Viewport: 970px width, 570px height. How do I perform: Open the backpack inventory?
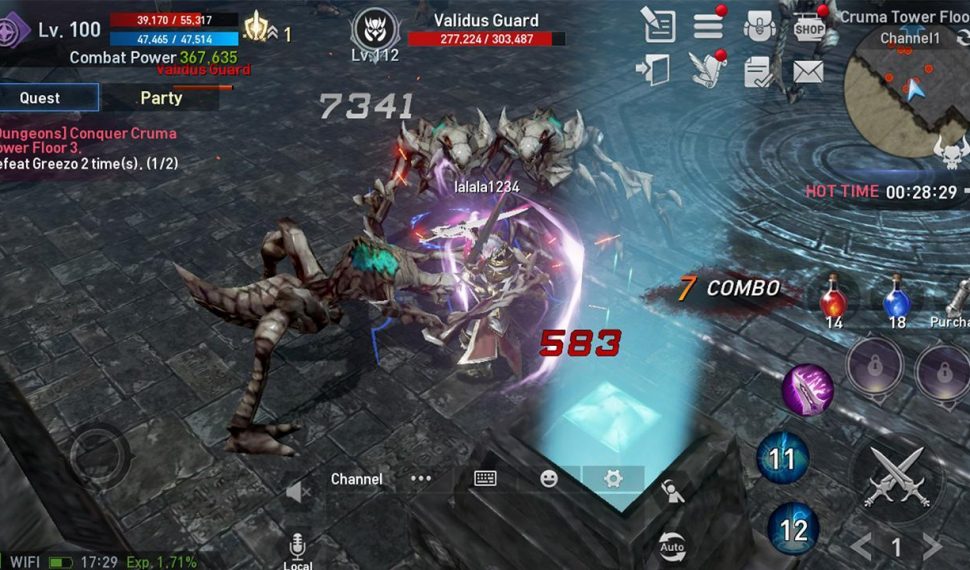coord(760,26)
